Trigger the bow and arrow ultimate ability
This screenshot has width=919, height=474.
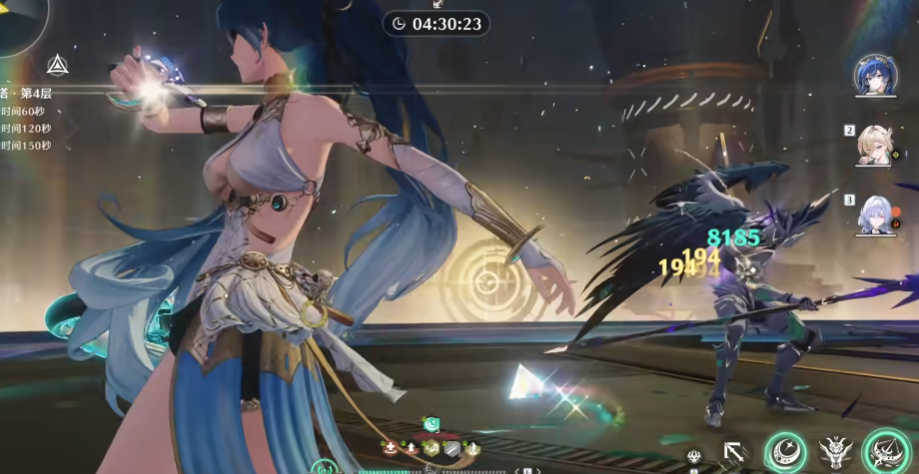(x=887, y=450)
